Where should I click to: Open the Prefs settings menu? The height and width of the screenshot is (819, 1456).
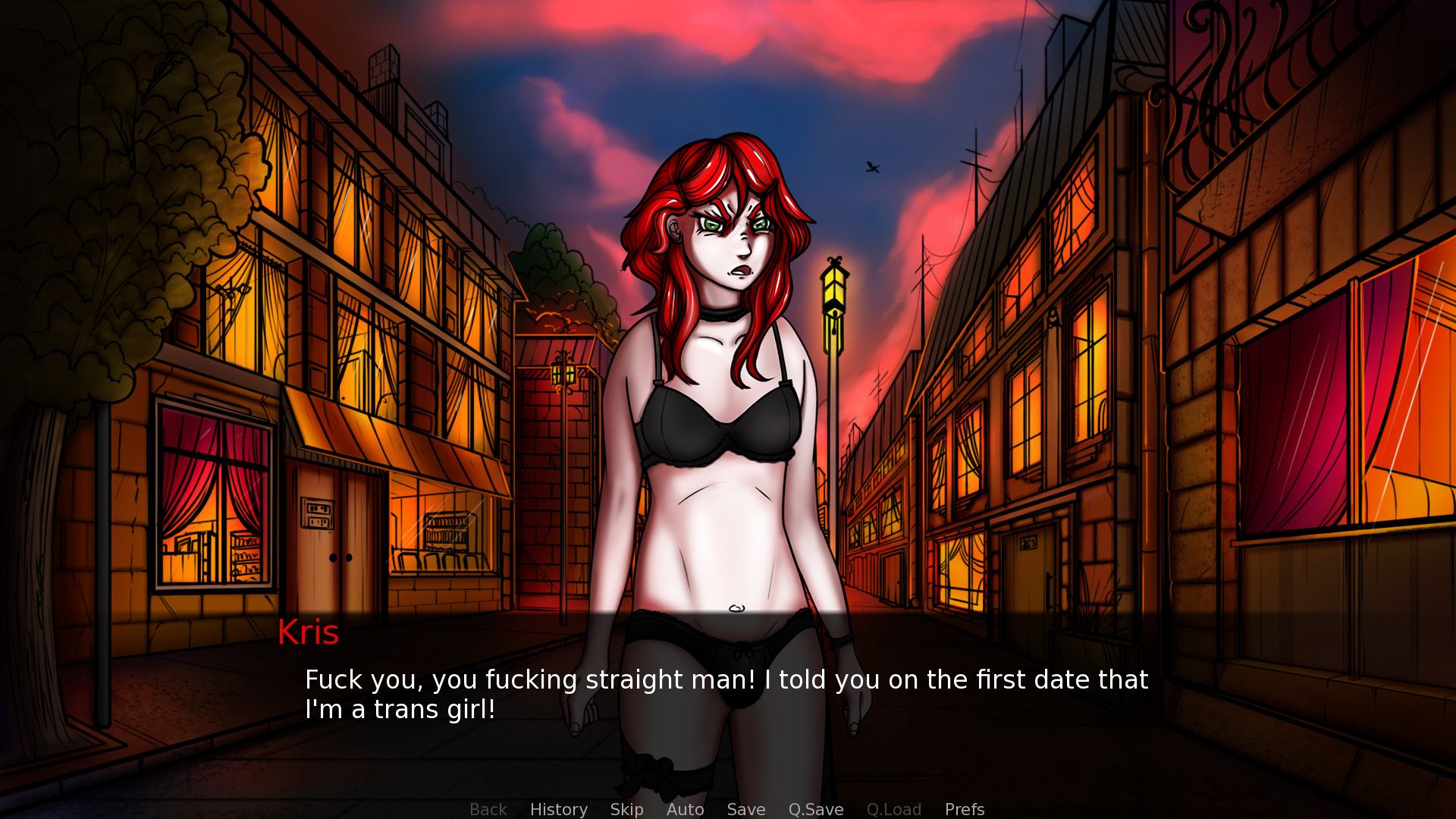click(x=964, y=809)
